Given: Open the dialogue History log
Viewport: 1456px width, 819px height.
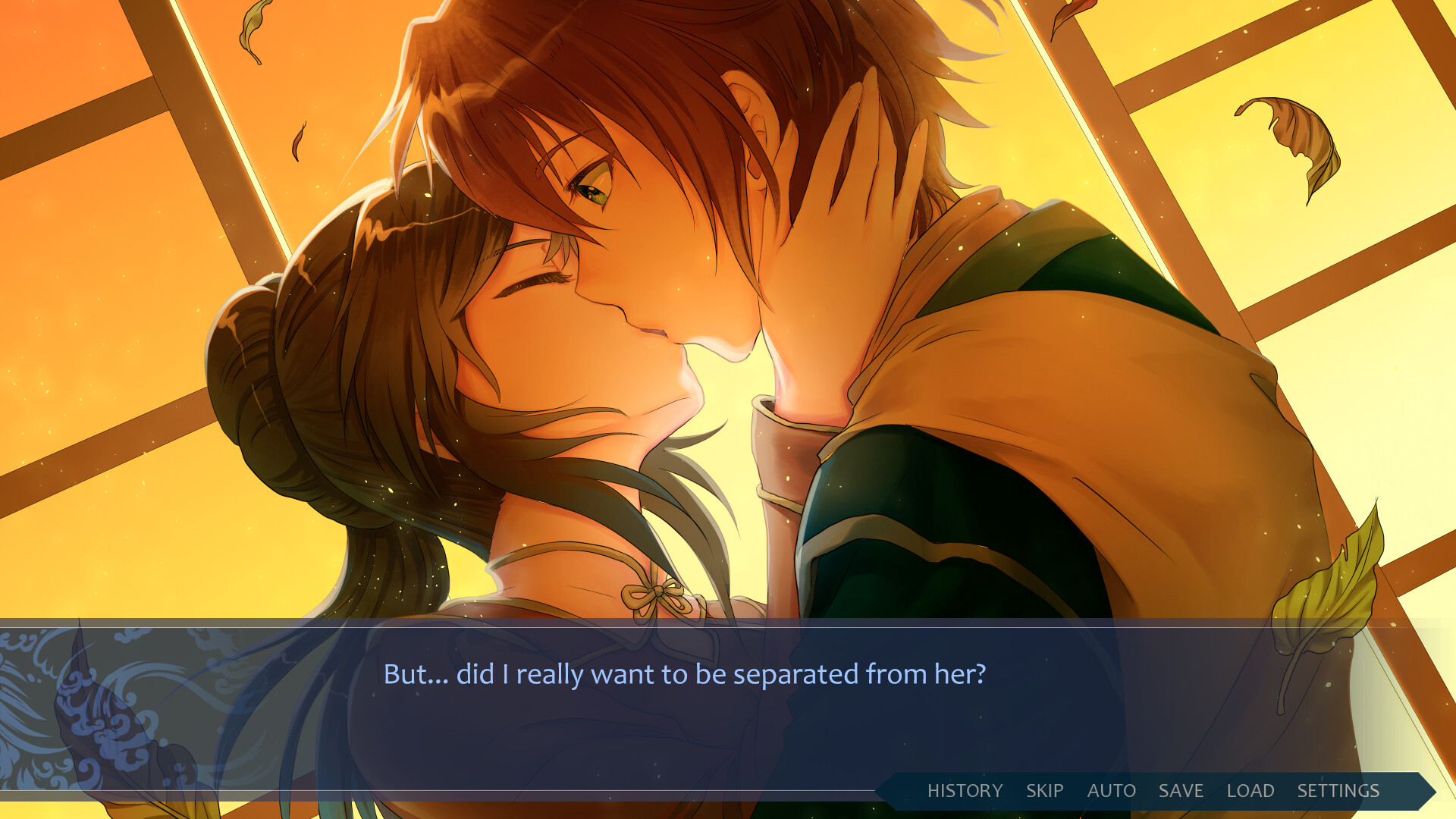Looking at the screenshot, I should [x=965, y=791].
